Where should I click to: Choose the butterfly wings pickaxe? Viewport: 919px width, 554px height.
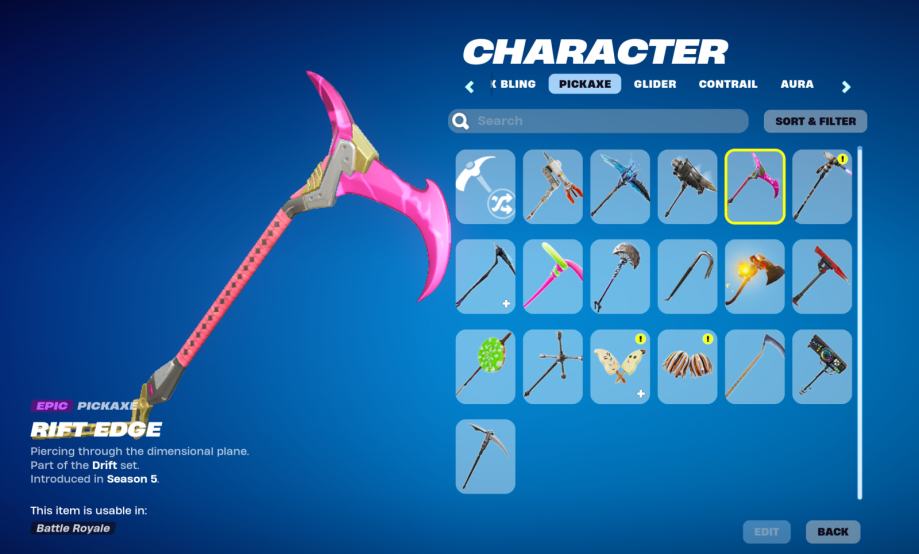coord(620,366)
